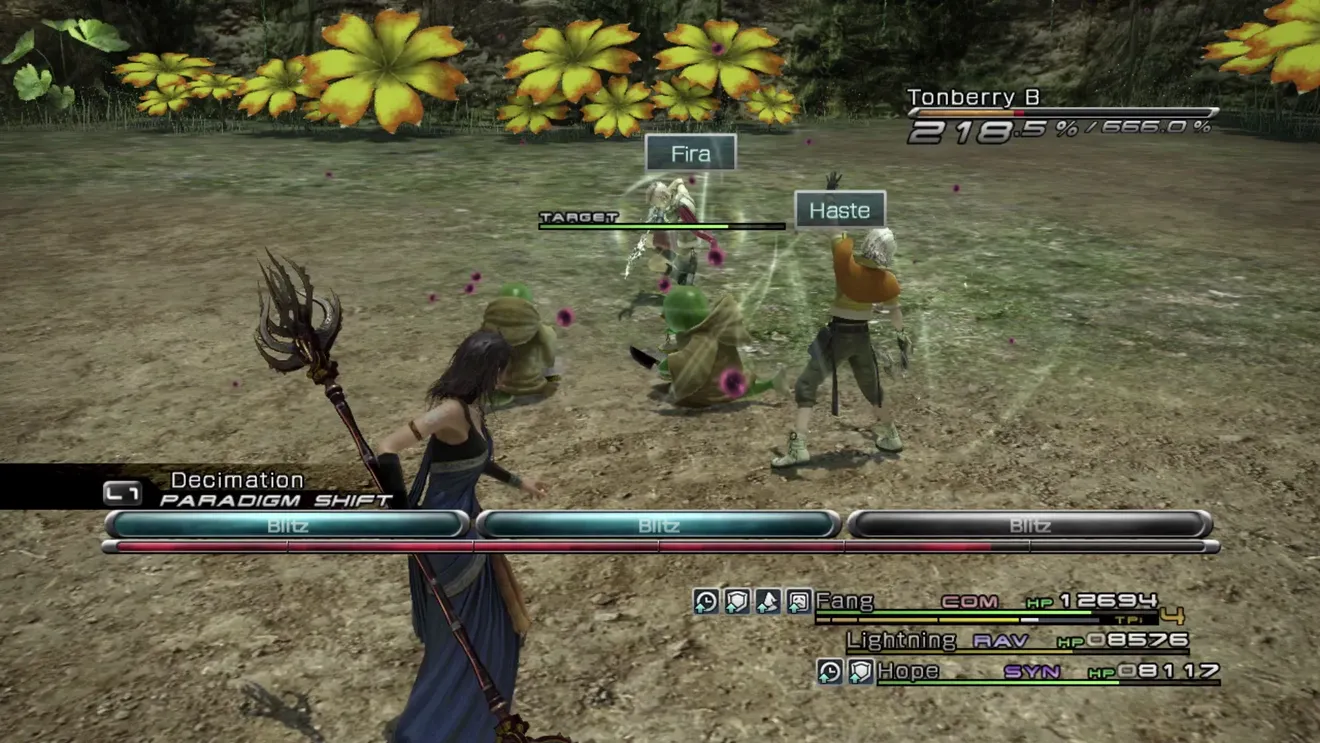The width and height of the screenshot is (1320, 743).
Task: Click Fang's Haste clock status icon
Action: pyautogui.click(x=706, y=601)
